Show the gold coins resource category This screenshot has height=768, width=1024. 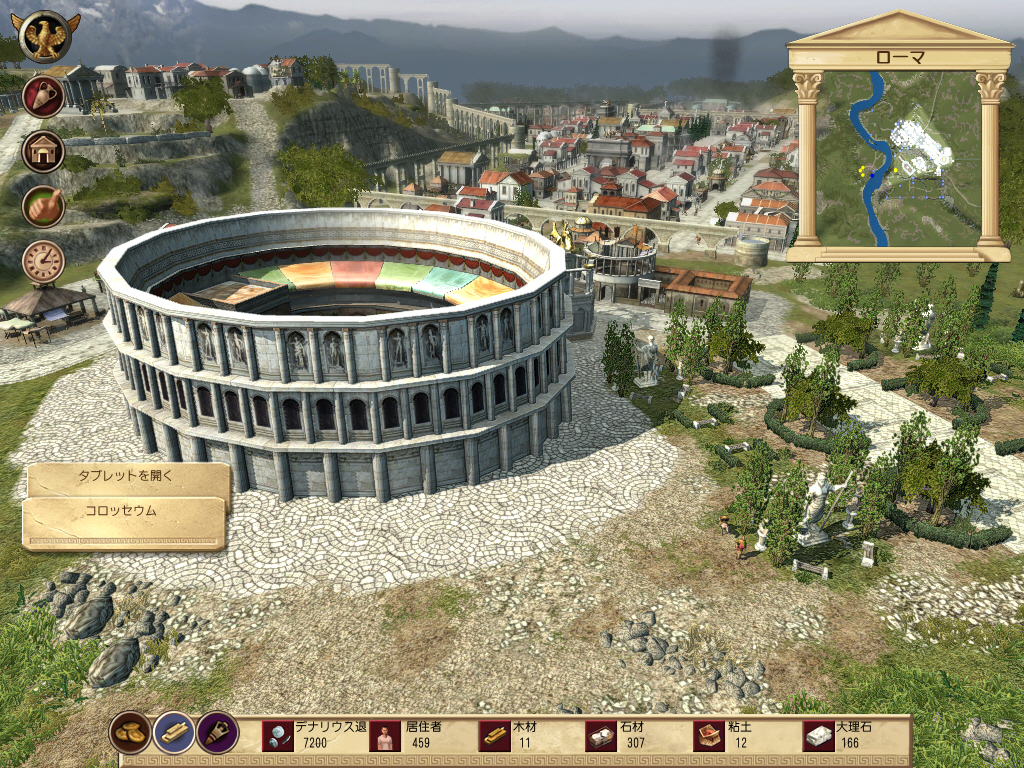pos(130,732)
